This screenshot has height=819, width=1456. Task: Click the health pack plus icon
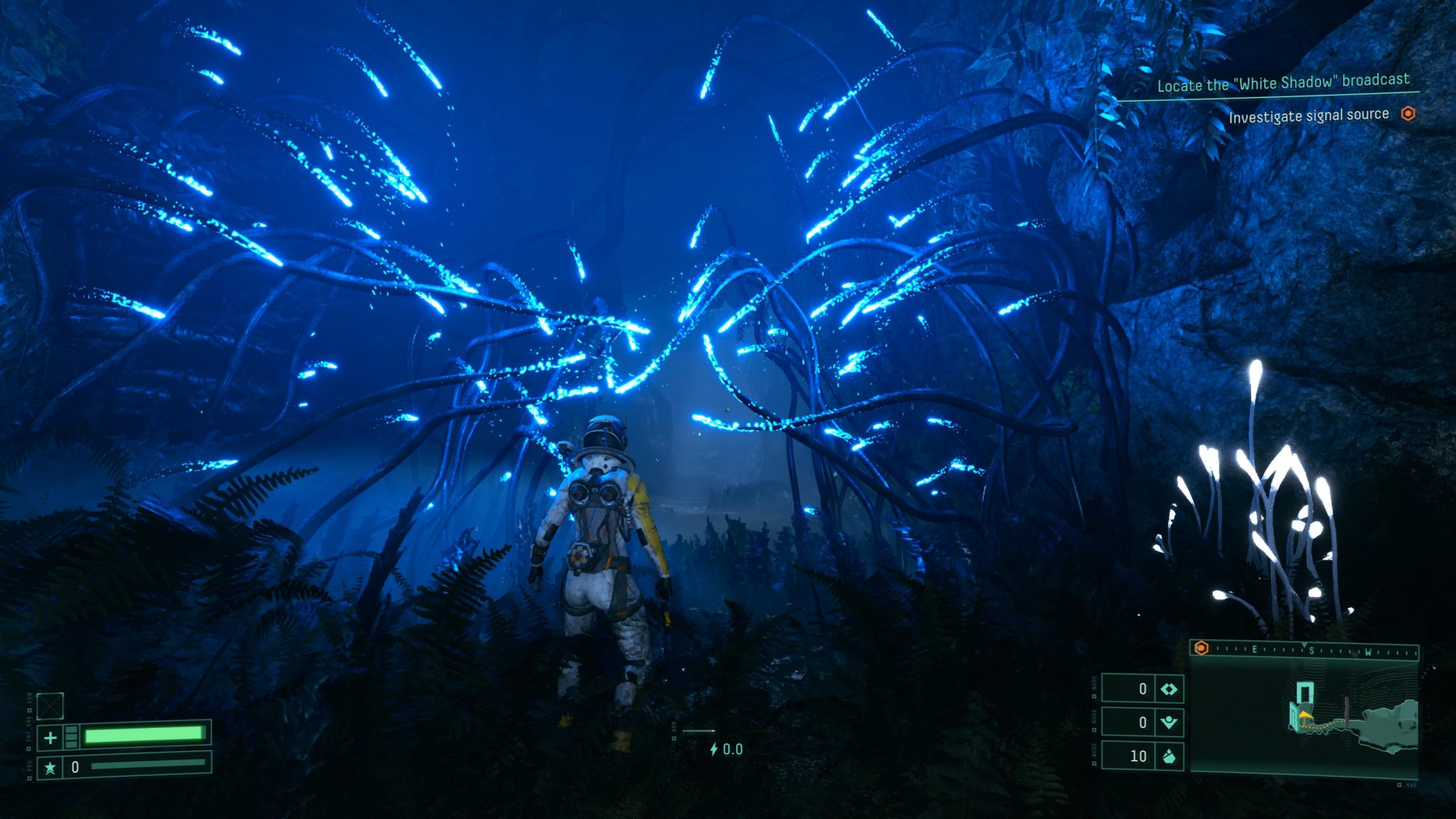pos(51,739)
